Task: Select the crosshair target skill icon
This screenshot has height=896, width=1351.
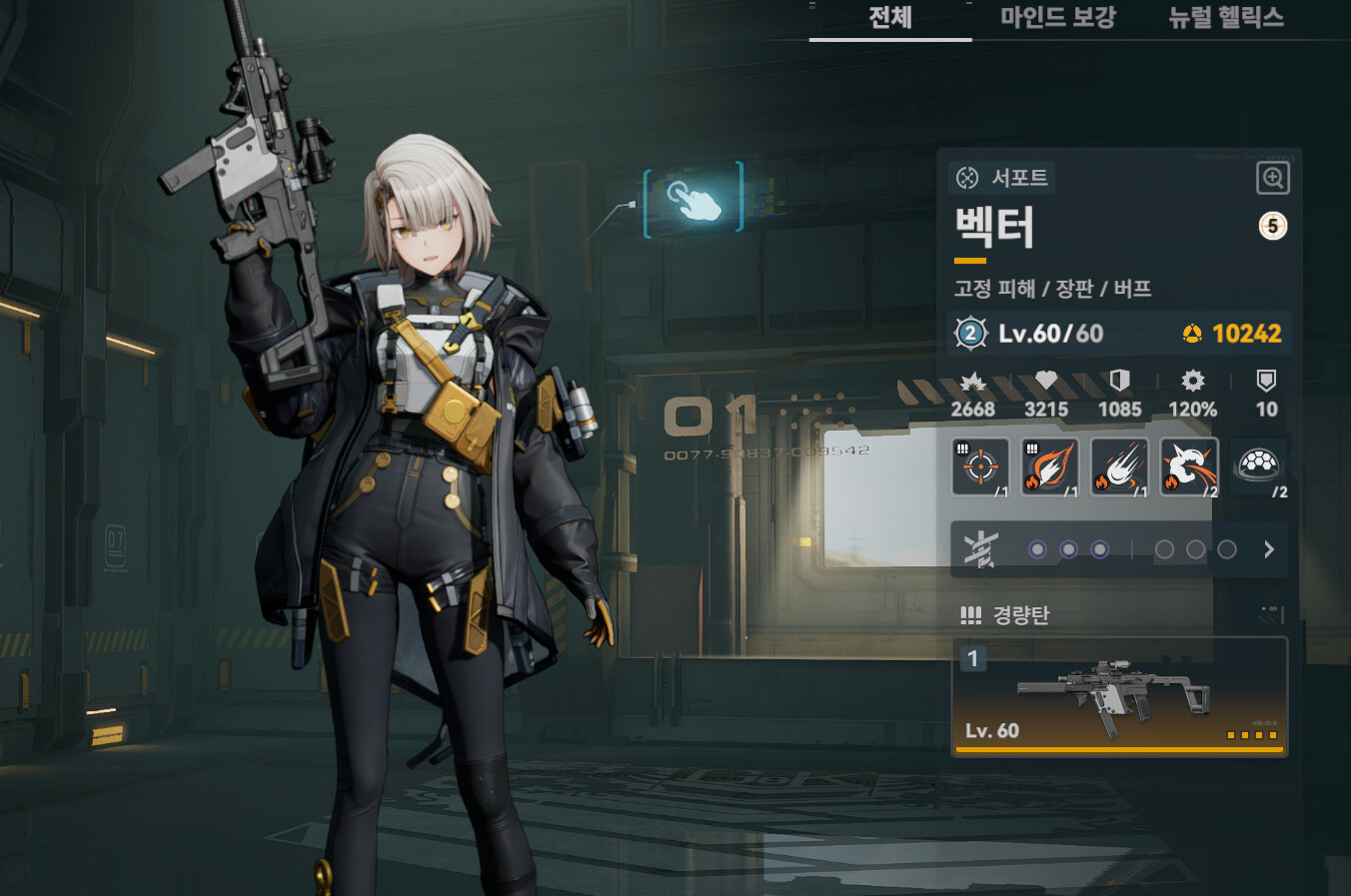Action: [x=980, y=466]
